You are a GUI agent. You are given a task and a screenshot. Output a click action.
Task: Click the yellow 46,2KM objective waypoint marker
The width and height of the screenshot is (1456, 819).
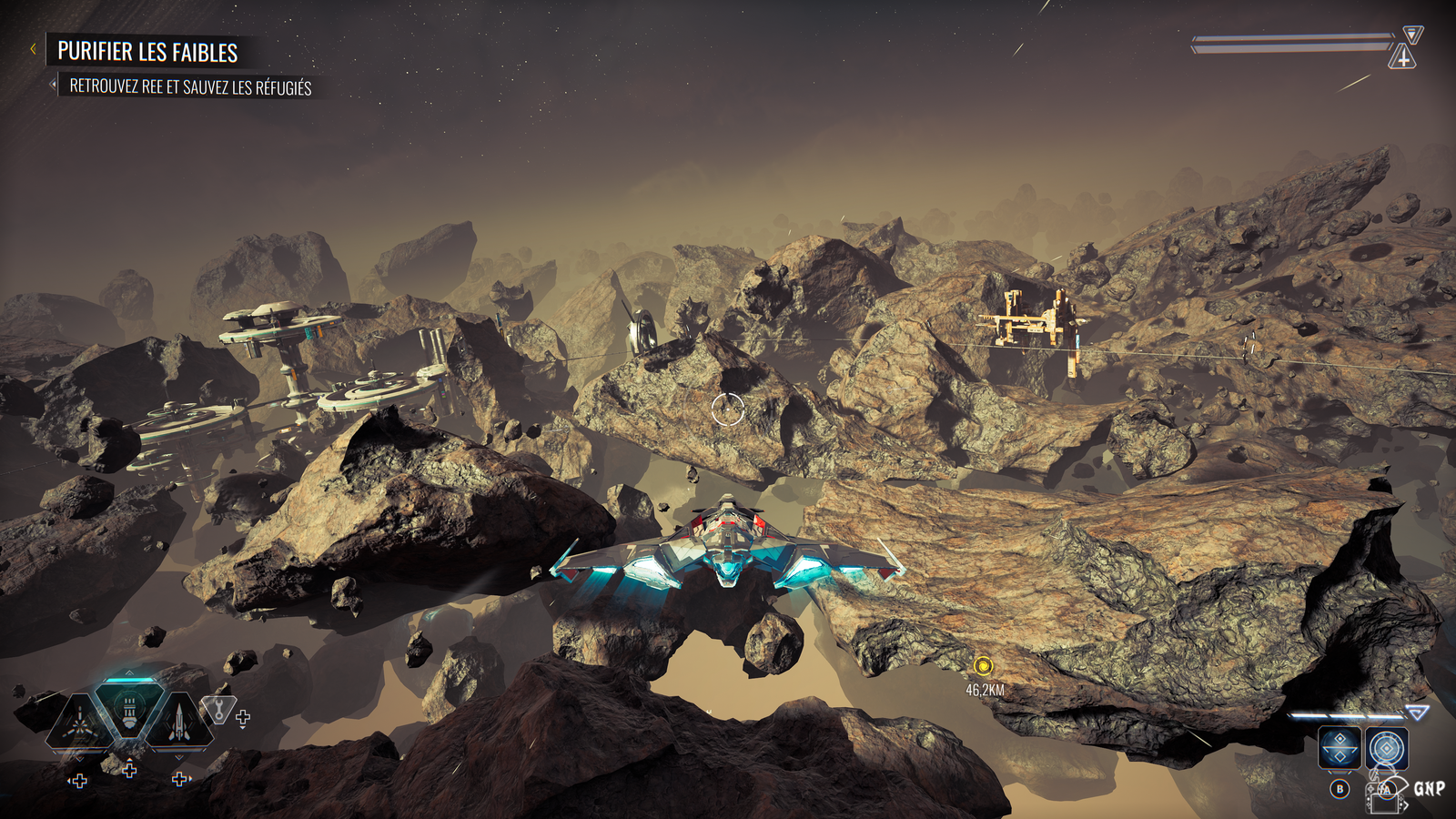click(983, 666)
